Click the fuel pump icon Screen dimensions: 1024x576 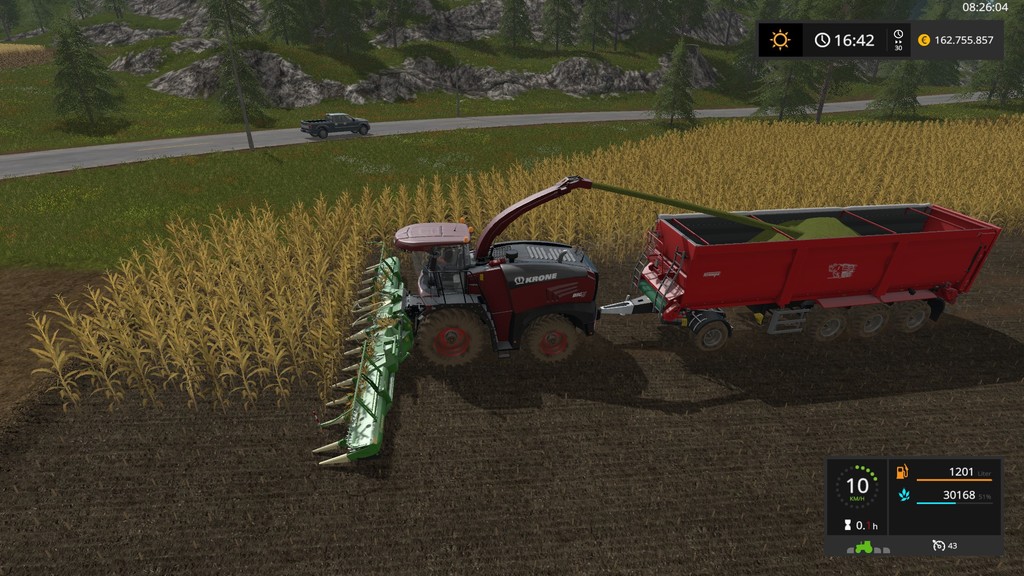pos(903,472)
